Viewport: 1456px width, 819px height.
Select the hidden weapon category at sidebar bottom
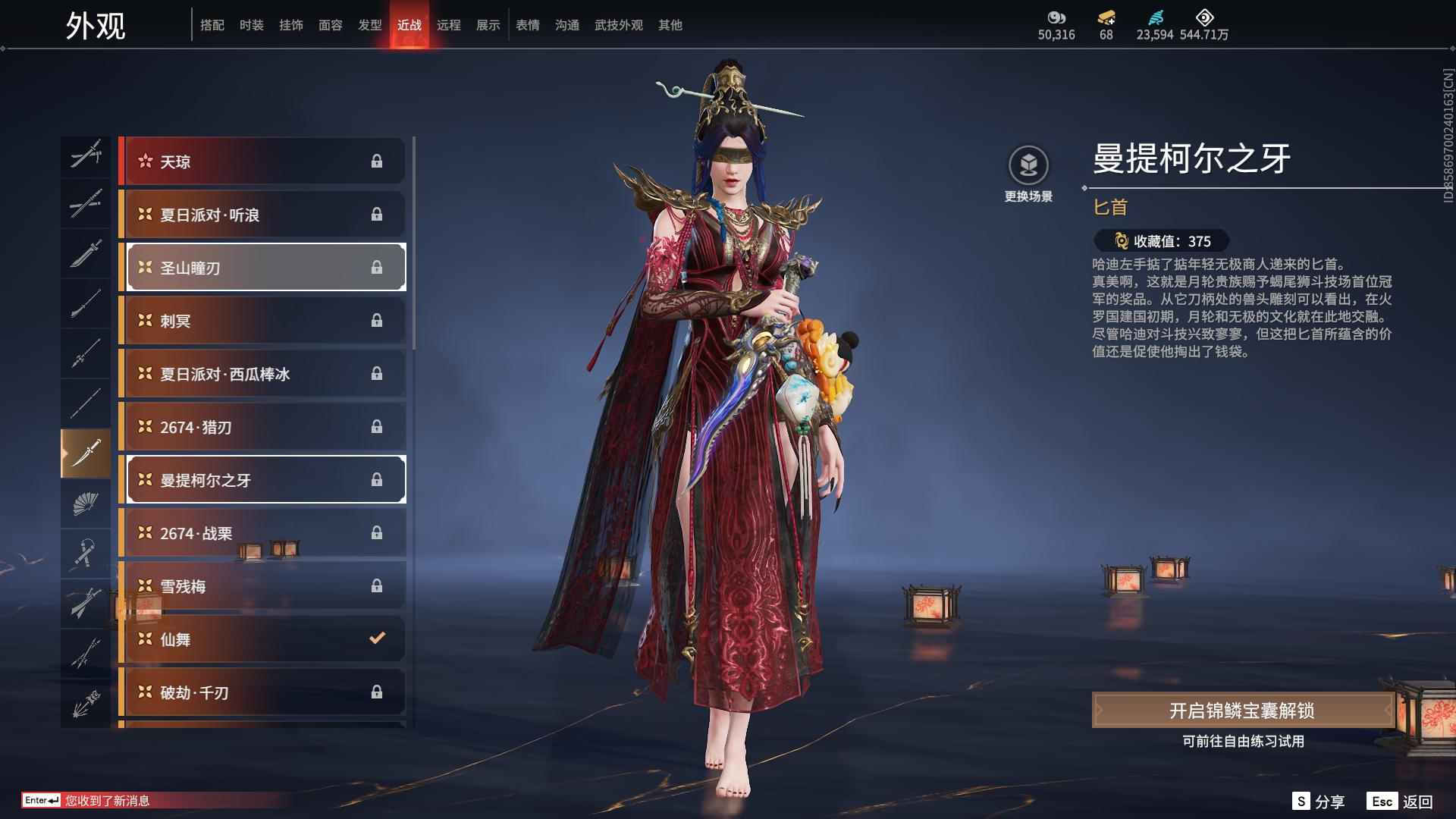(x=86, y=701)
